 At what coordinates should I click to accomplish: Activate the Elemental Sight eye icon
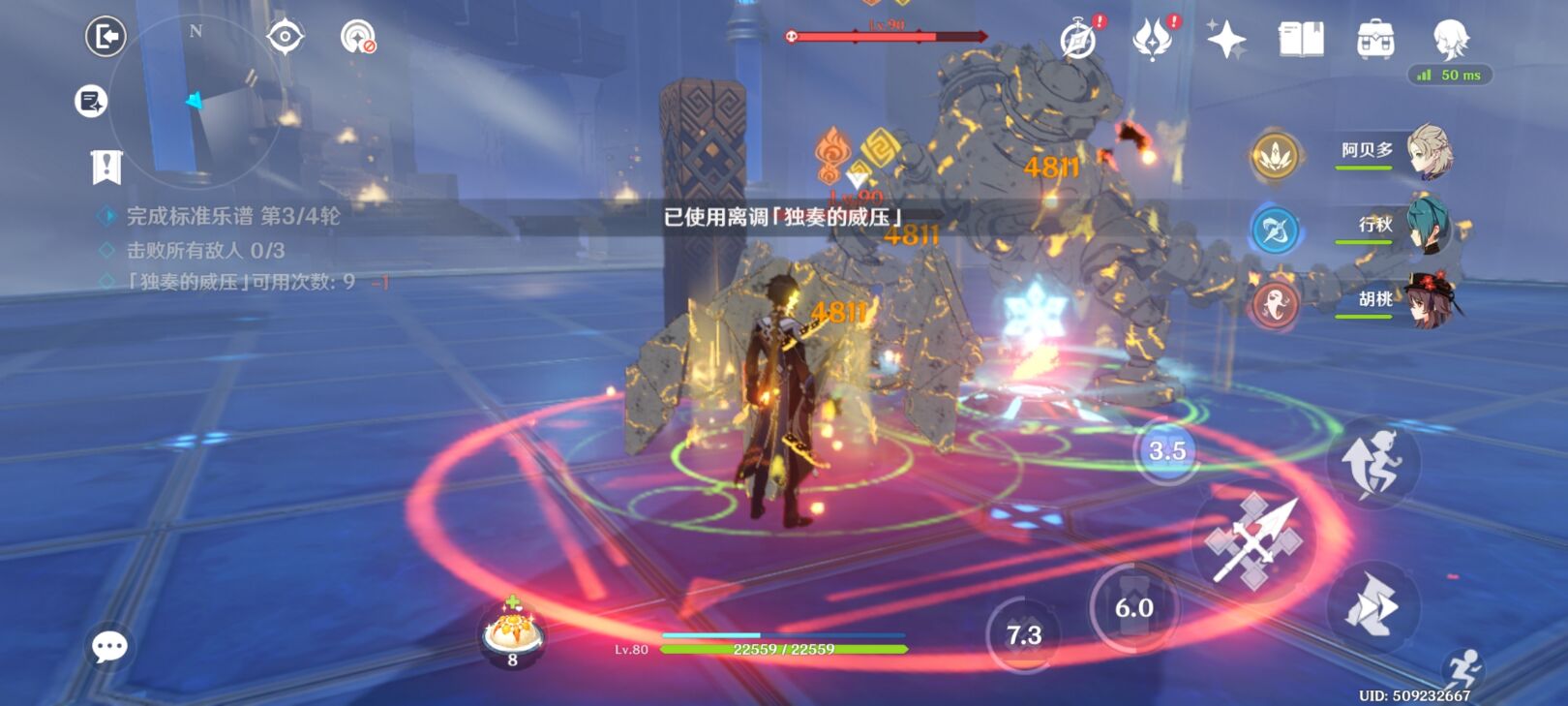(x=285, y=35)
